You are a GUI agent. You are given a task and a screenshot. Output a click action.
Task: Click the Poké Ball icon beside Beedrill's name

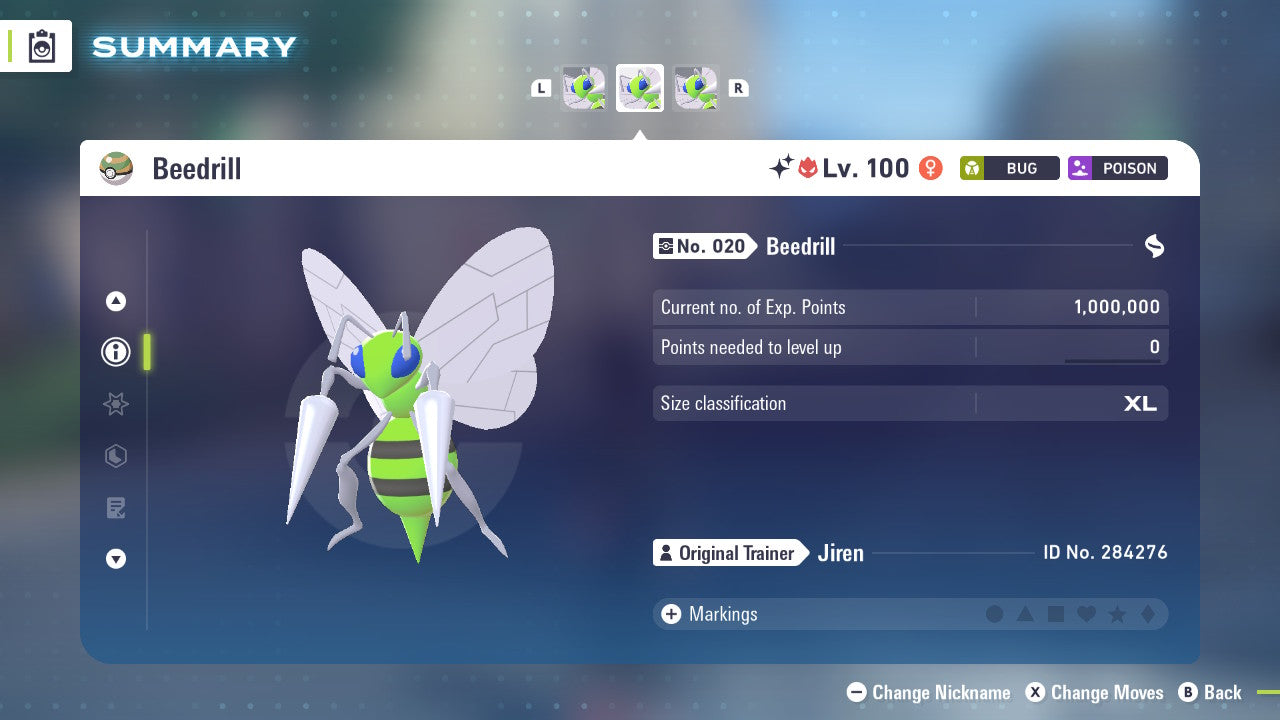116,168
